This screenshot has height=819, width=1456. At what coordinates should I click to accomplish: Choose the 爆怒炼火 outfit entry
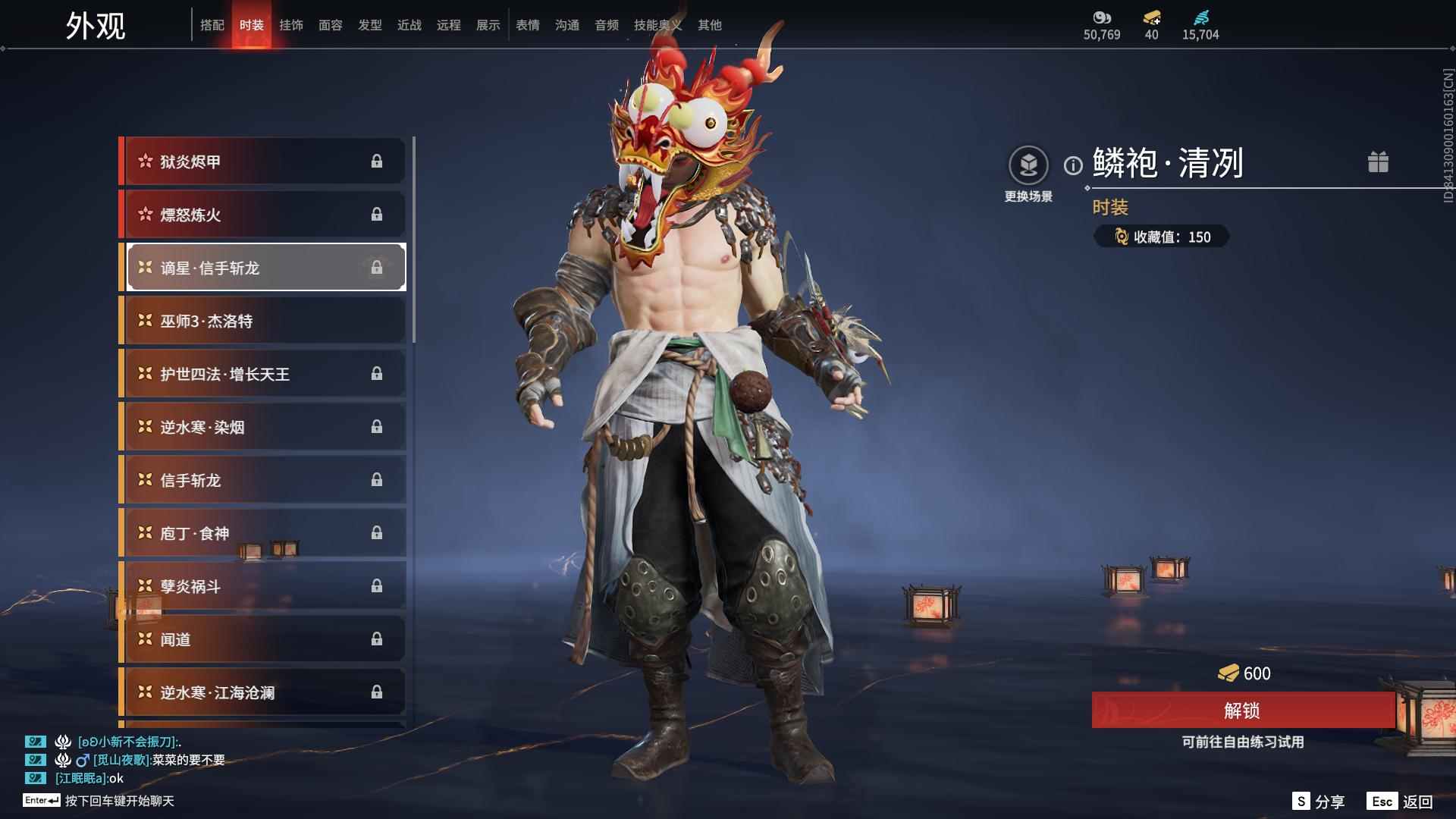[262, 215]
